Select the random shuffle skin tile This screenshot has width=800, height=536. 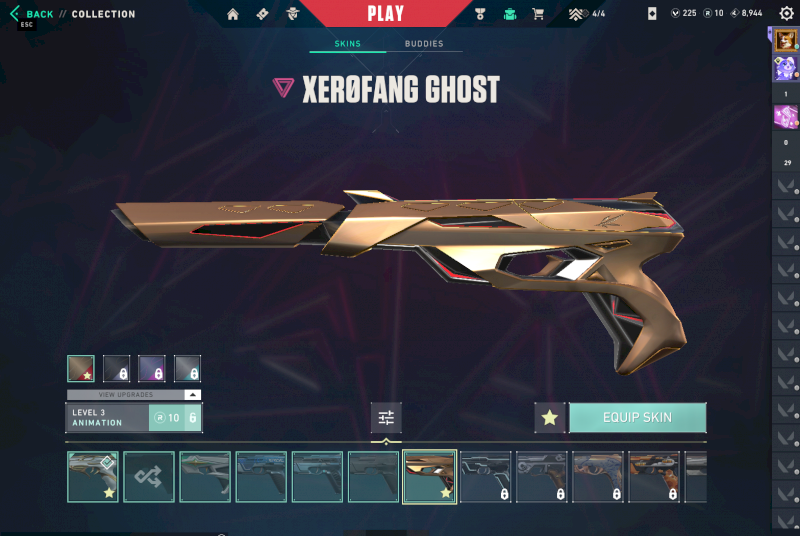149,476
